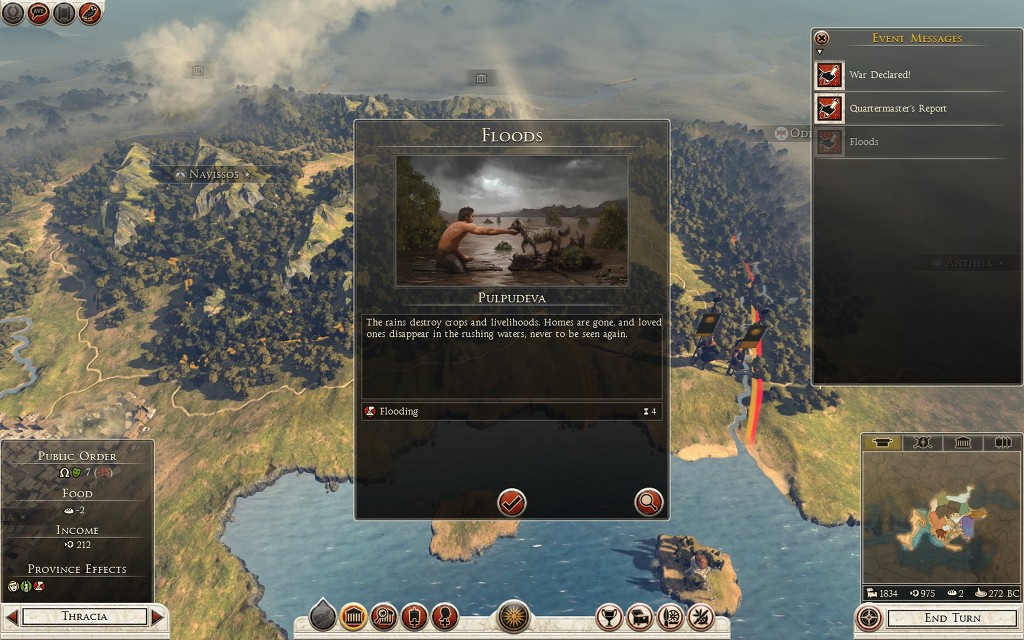Screen dimensions: 1024x640
Task: Open the treasure chest finance button
Action: click(640, 617)
